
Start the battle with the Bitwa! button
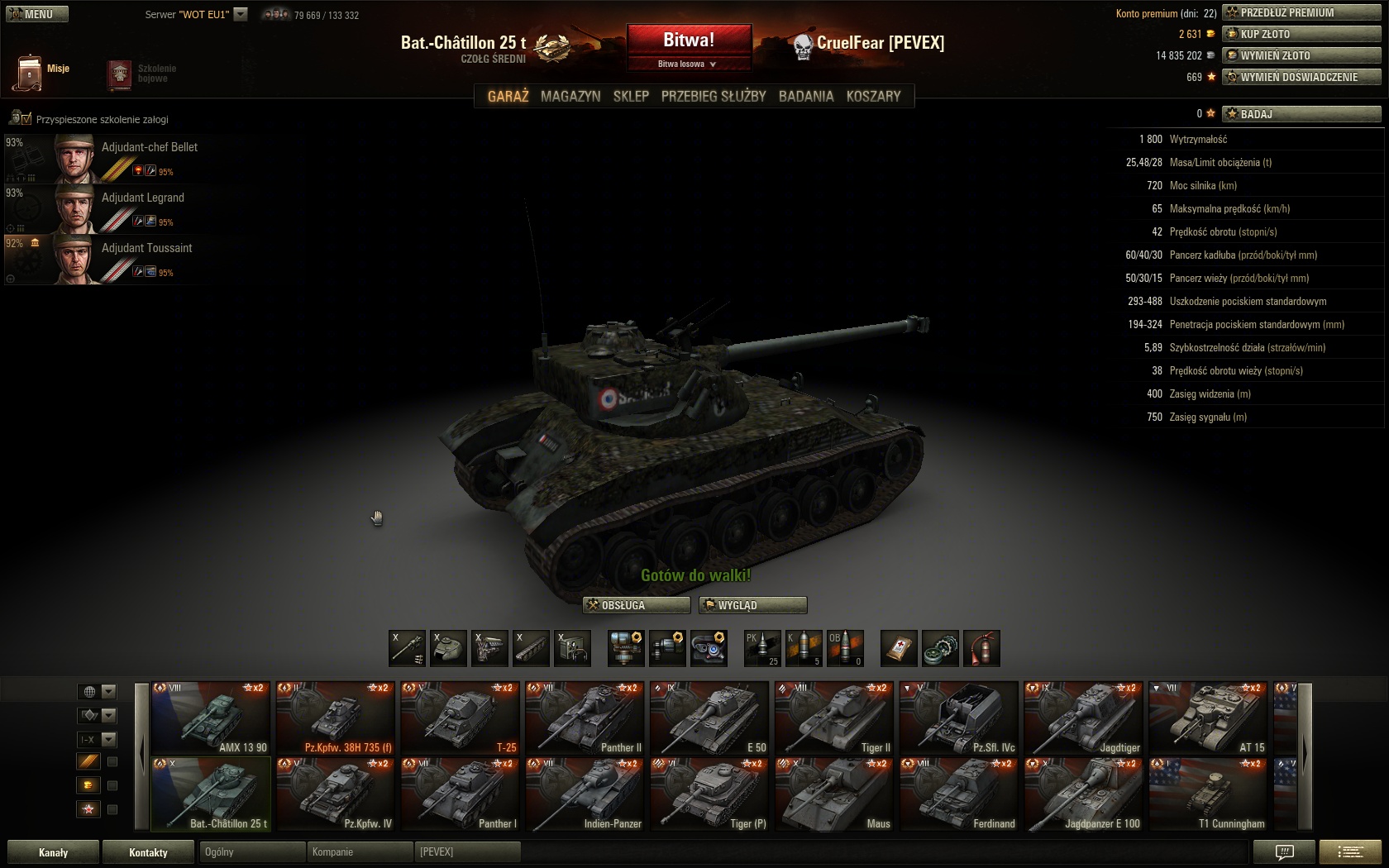[689, 40]
